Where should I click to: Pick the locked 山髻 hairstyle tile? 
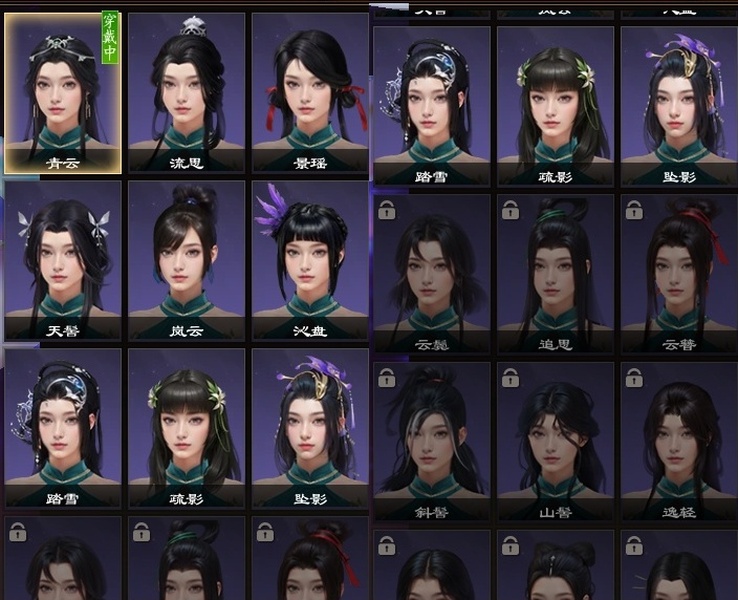(x=556, y=440)
